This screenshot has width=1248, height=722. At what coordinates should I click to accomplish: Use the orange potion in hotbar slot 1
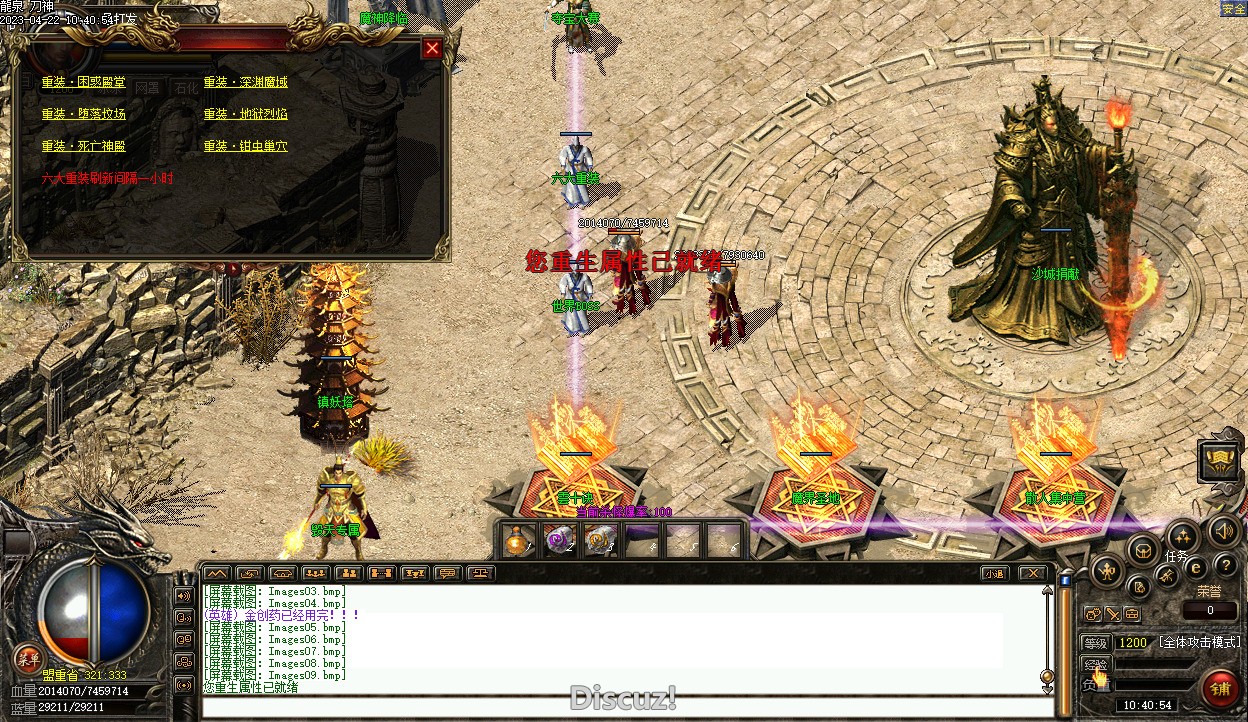pos(517,541)
